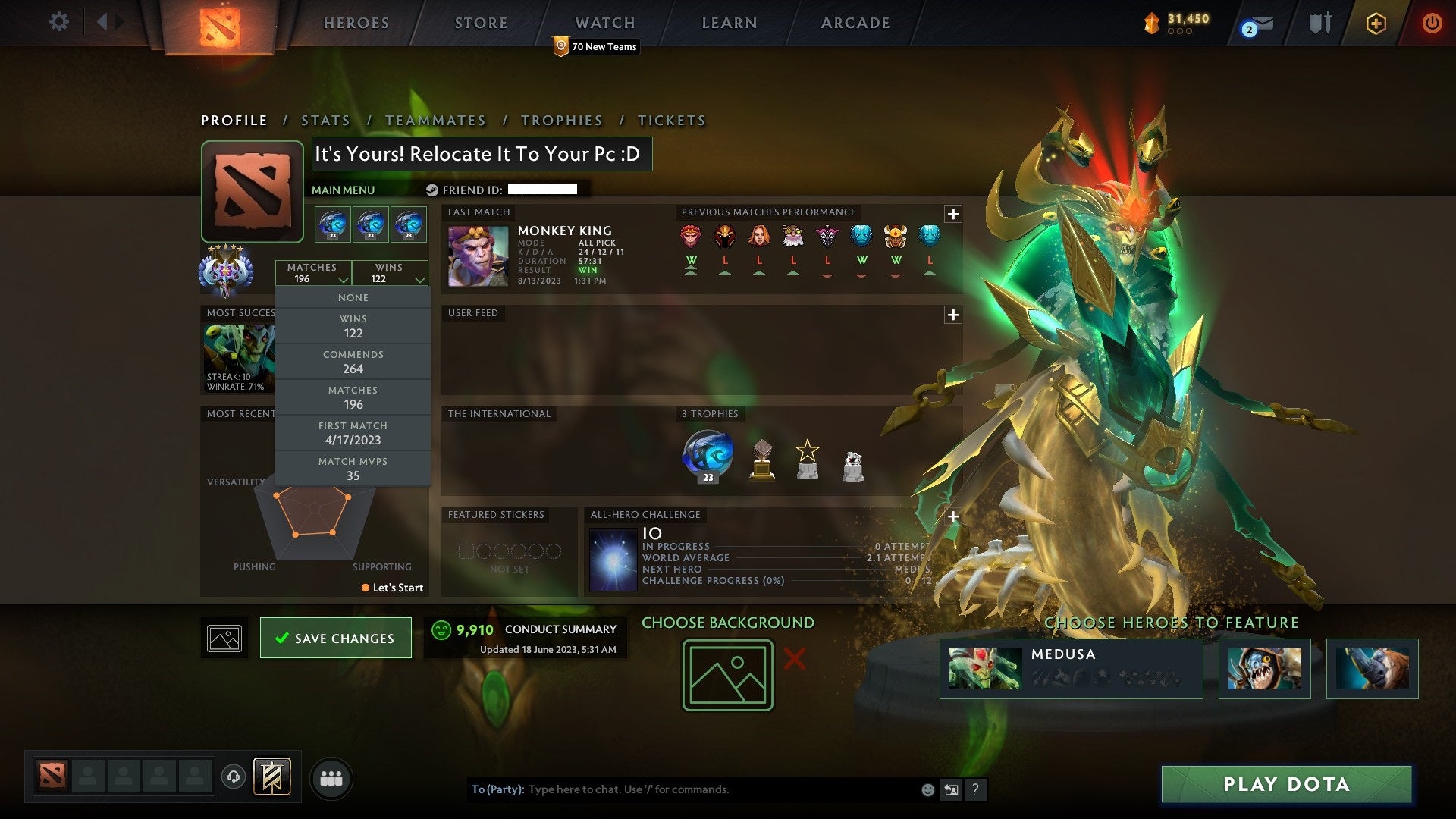This screenshot has height=819, width=1456.
Task: Click the Dota Plus hexagon icon
Action: tap(1378, 23)
